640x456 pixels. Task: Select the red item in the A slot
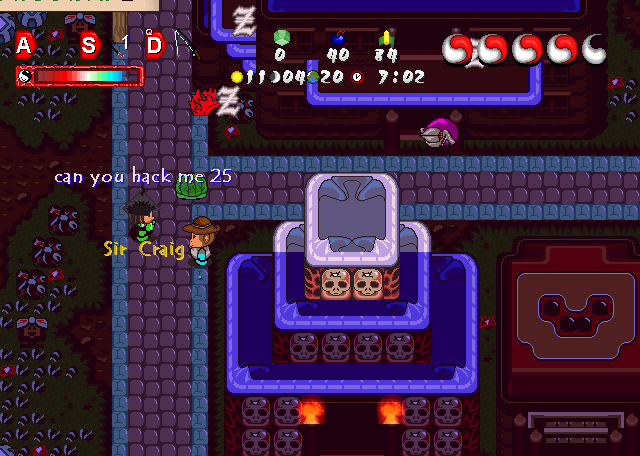point(57,35)
